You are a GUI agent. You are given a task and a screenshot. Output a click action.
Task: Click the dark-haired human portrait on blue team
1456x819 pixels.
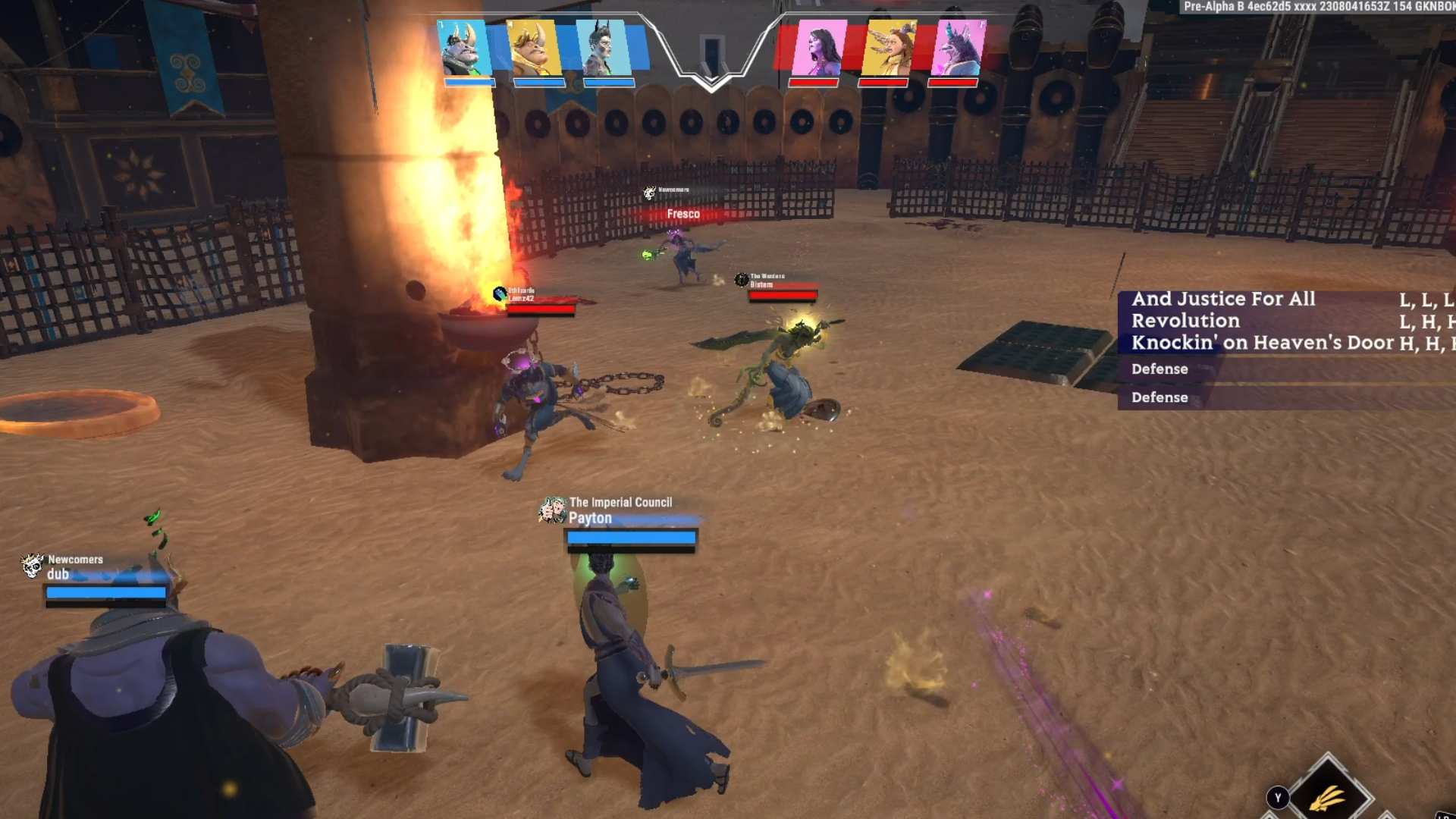coord(604,48)
